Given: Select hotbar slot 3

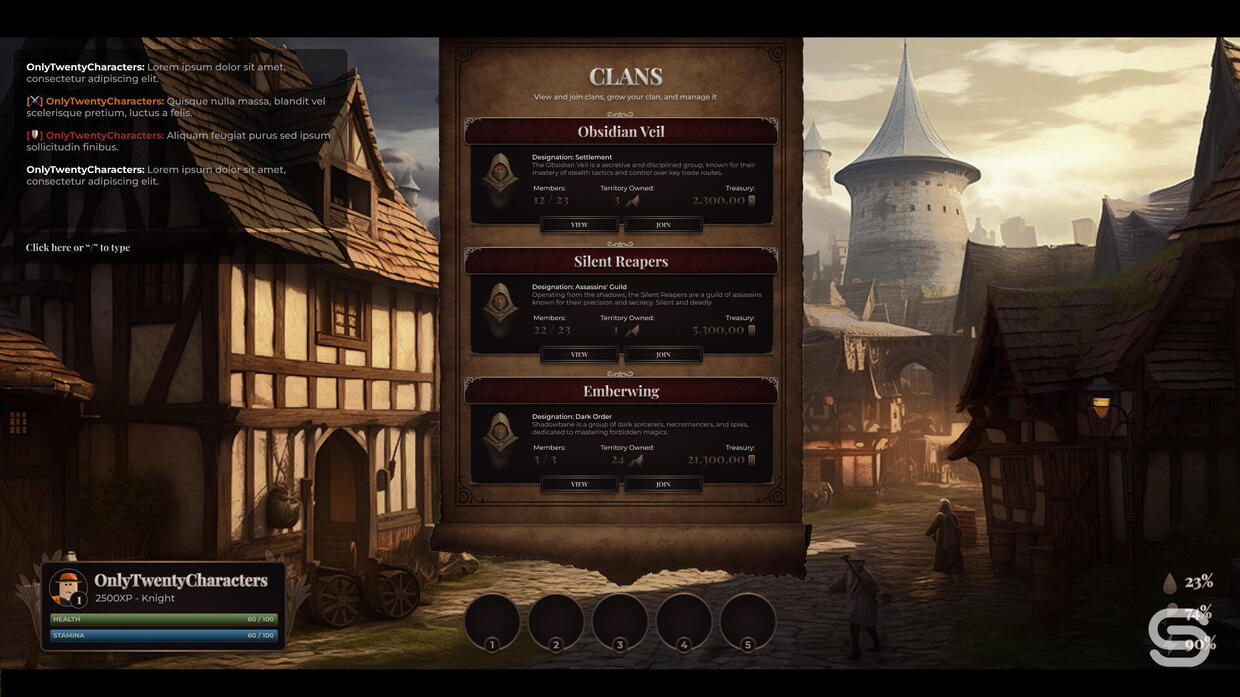Looking at the screenshot, I should (x=620, y=621).
